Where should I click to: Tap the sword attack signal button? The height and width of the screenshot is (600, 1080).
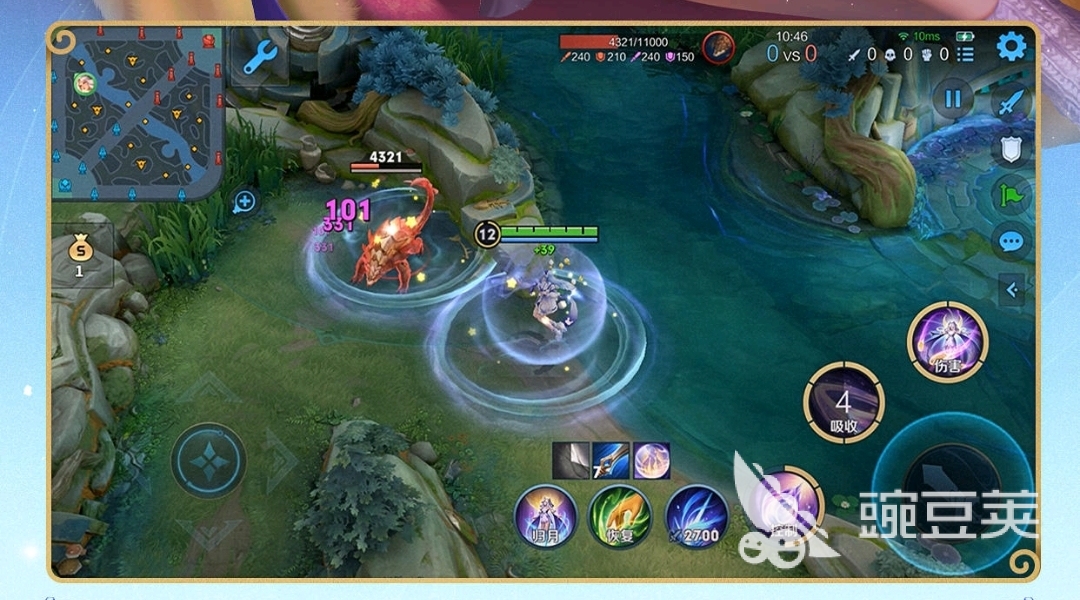coord(1011,103)
